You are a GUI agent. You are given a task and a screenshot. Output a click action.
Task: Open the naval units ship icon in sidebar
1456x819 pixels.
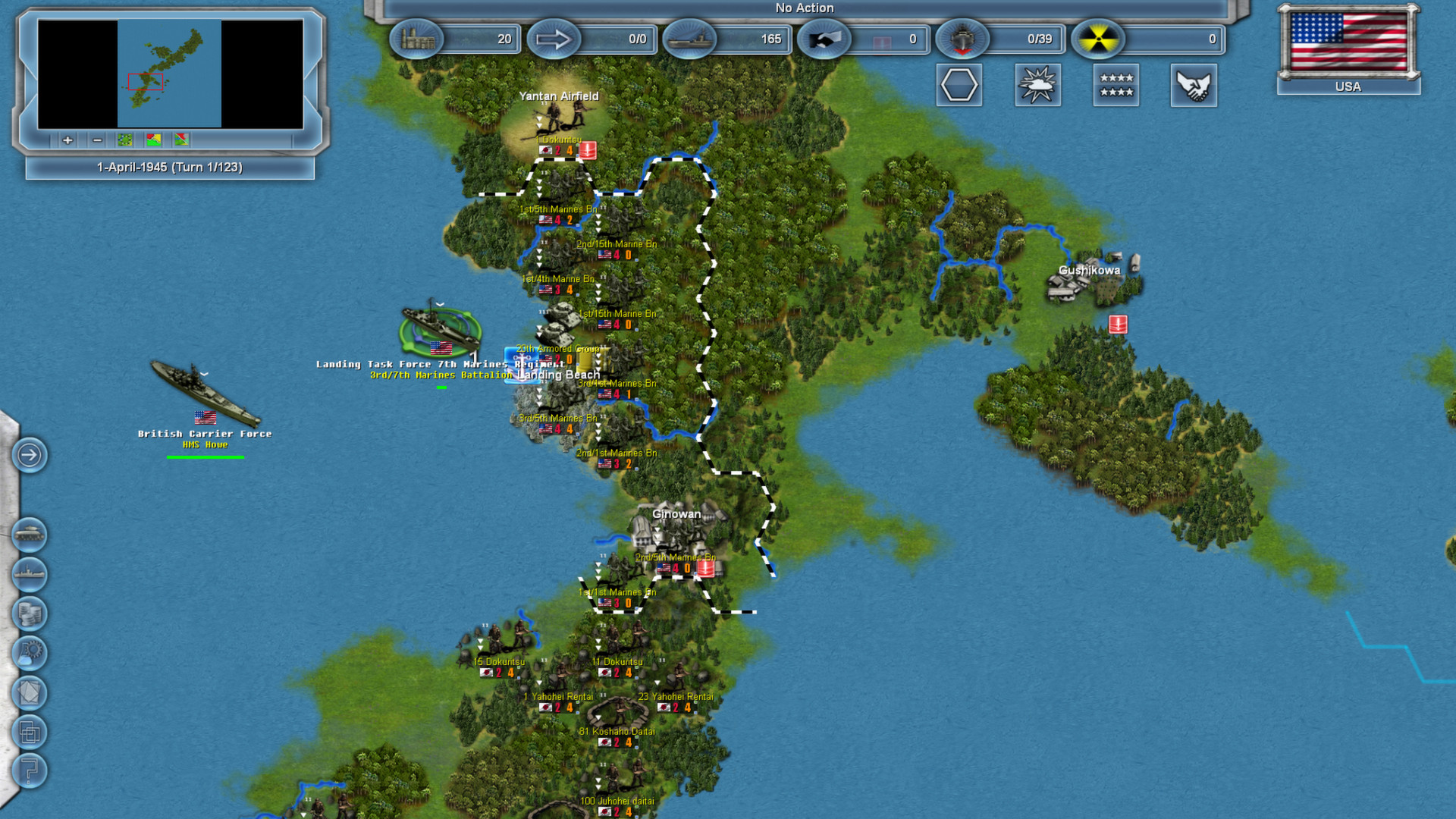pyautogui.click(x=29, y=575)
